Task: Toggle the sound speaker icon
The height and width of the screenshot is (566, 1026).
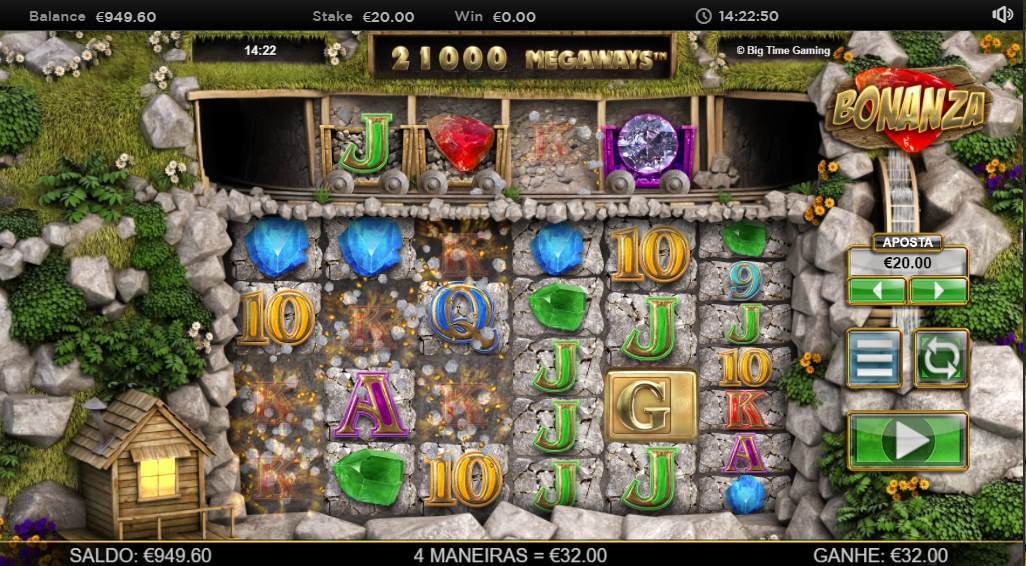Action: point(1002,14)
